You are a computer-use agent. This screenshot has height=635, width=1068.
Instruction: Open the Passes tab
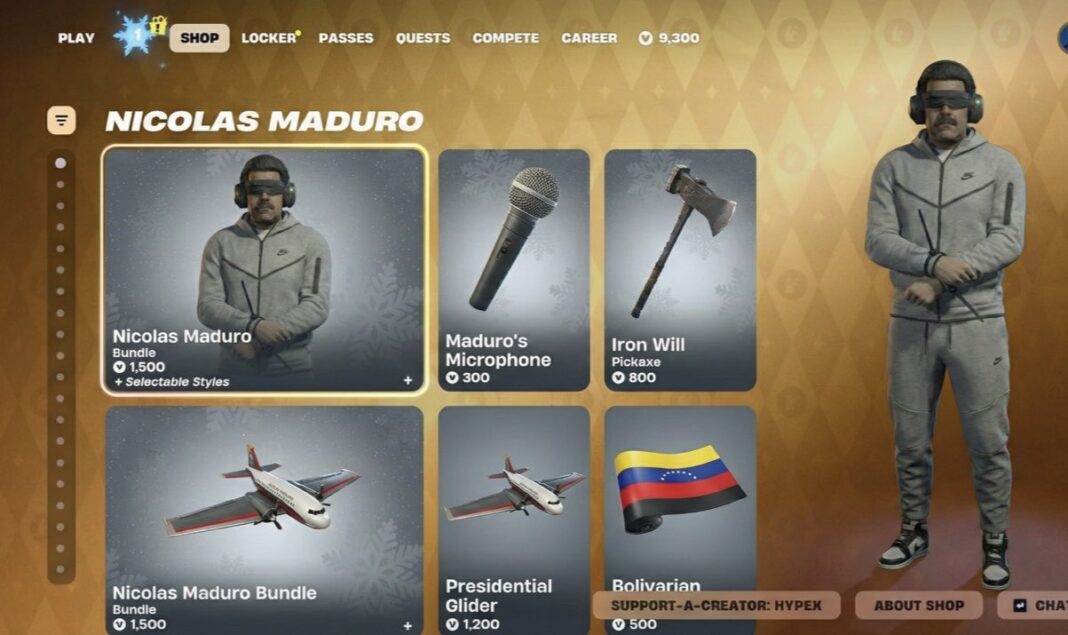(346, 38)
